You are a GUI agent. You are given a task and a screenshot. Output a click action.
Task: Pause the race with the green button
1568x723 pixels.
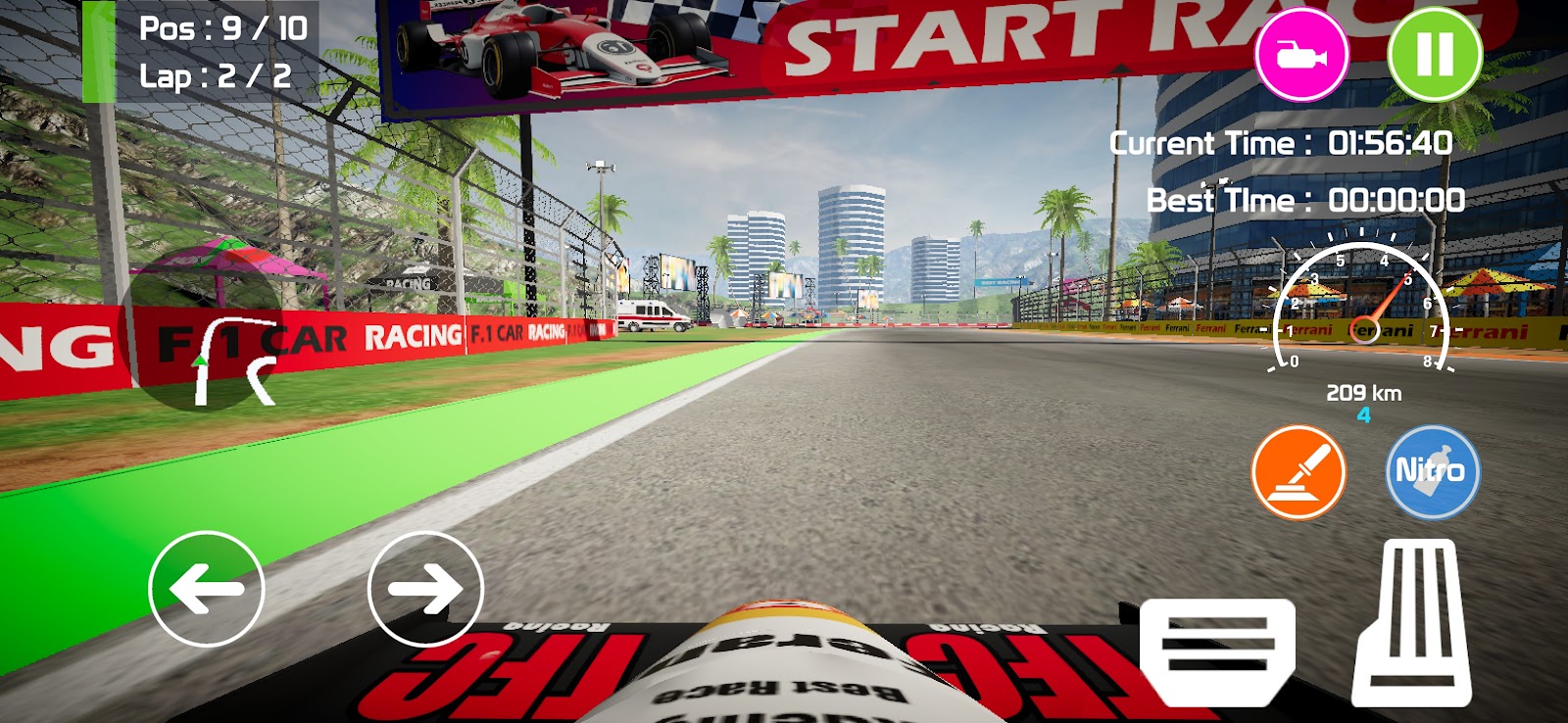pos(1434,55)
